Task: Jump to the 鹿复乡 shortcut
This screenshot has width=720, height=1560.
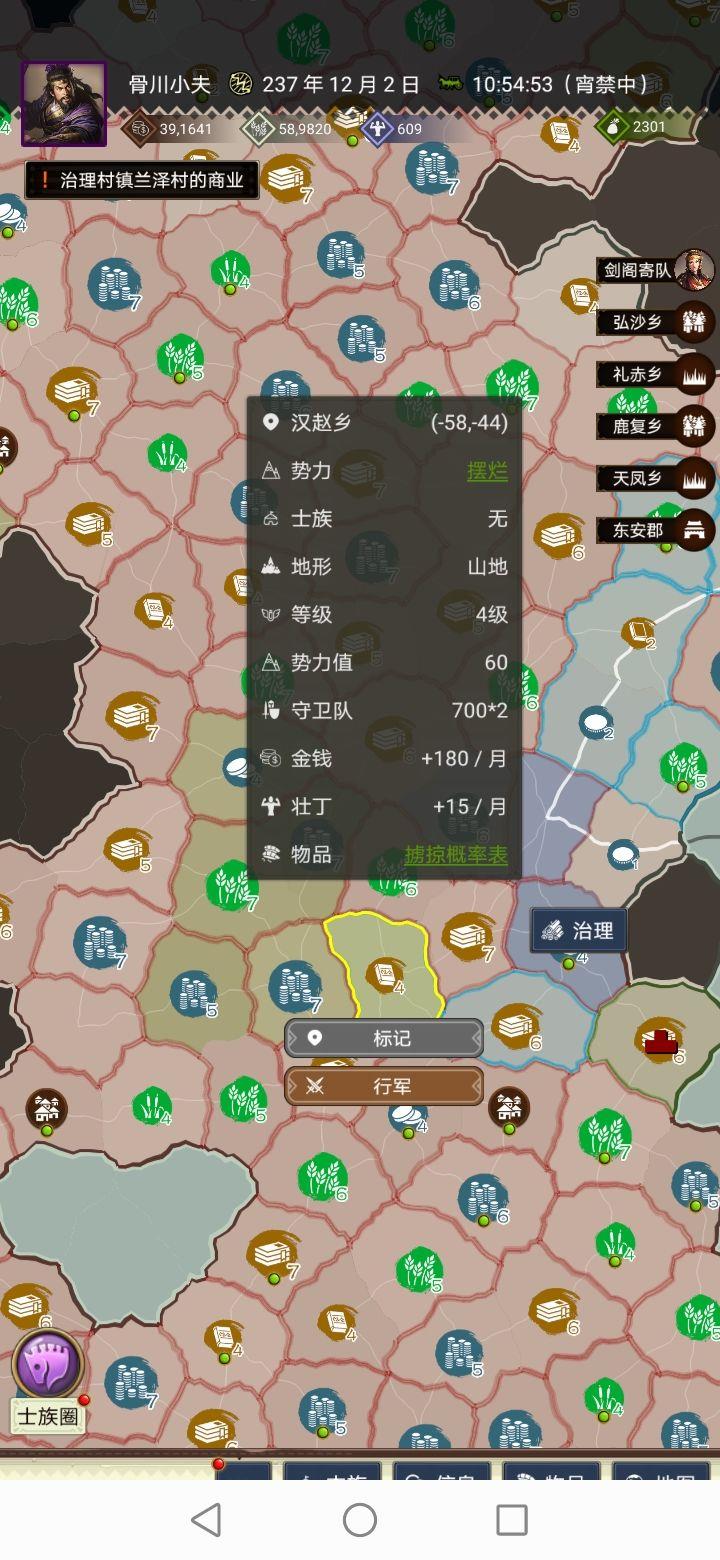Action: pos(657,426)
